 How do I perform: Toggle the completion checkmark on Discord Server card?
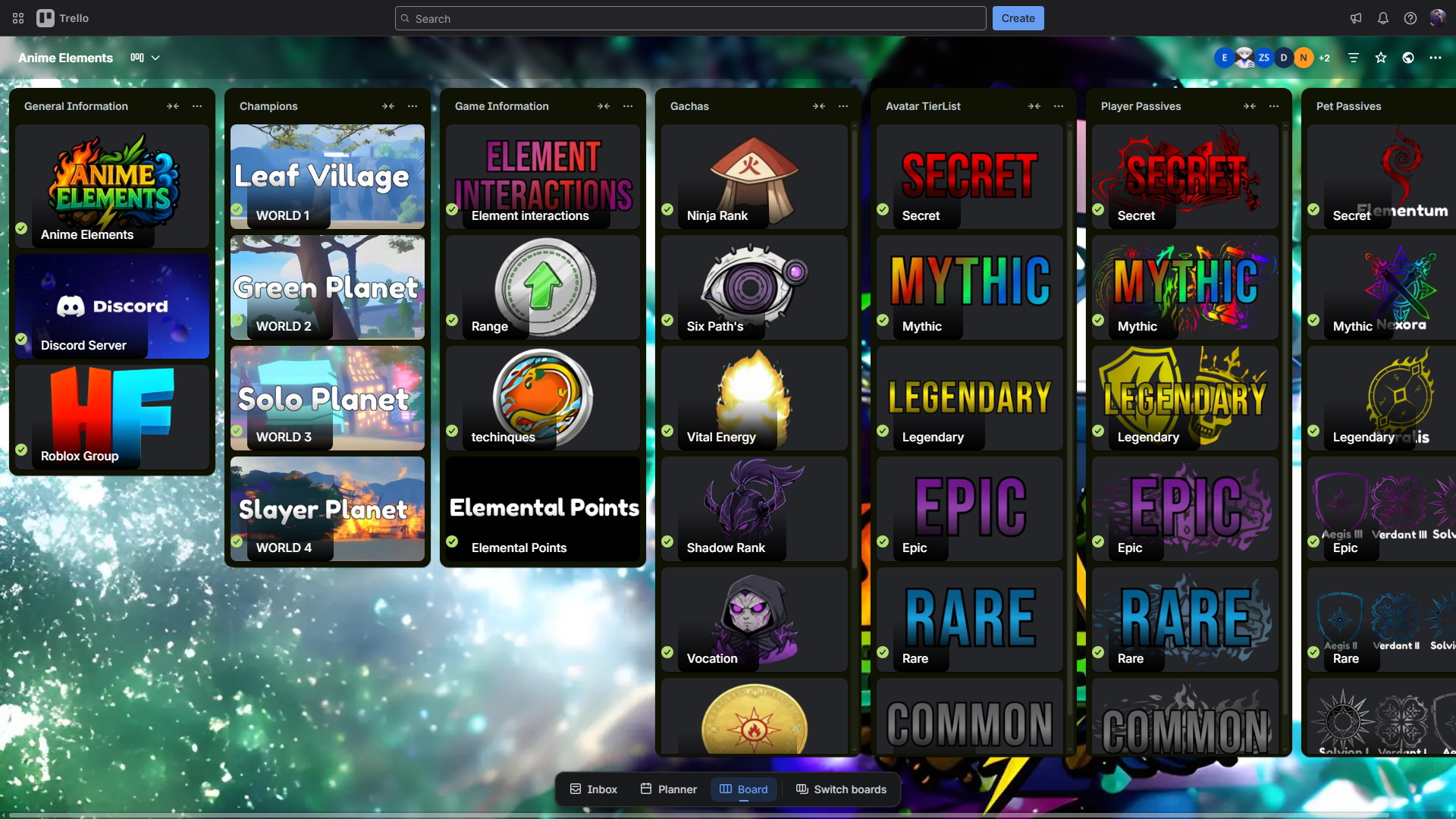(21, 340)
